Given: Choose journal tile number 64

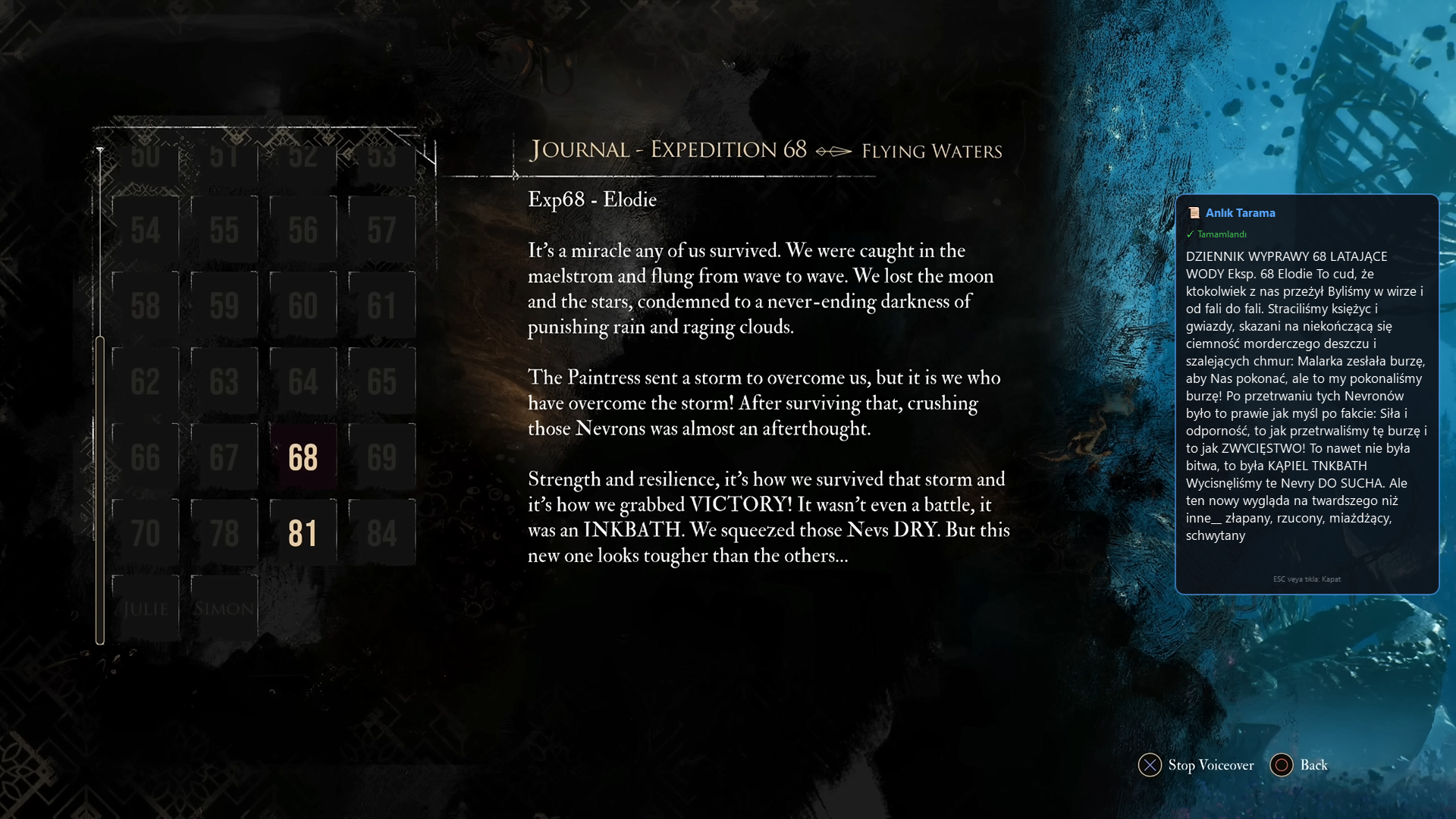Looking at the screenshot, I should 303,381.
